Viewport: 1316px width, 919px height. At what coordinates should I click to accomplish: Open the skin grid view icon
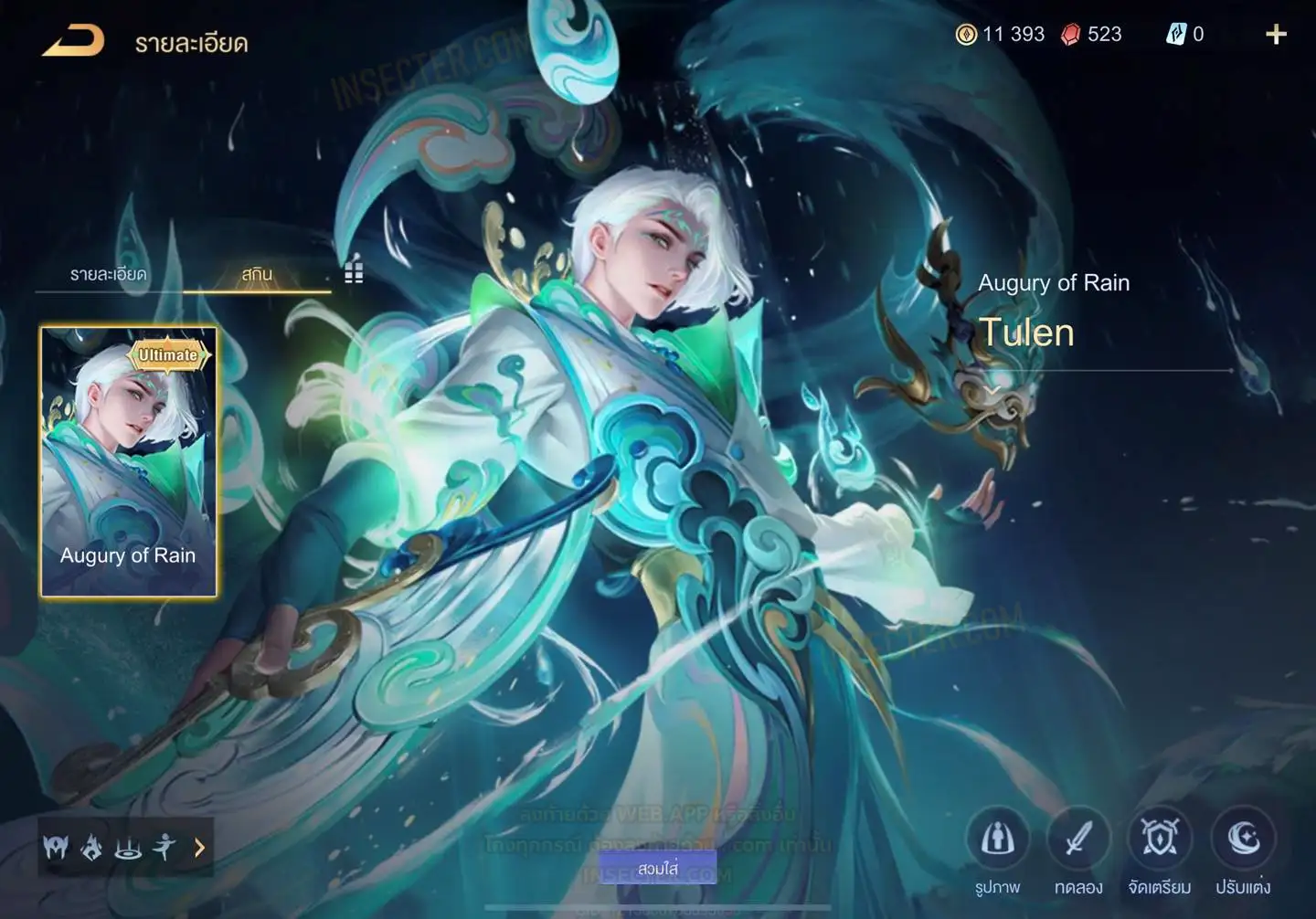click(x=354, y=271)
